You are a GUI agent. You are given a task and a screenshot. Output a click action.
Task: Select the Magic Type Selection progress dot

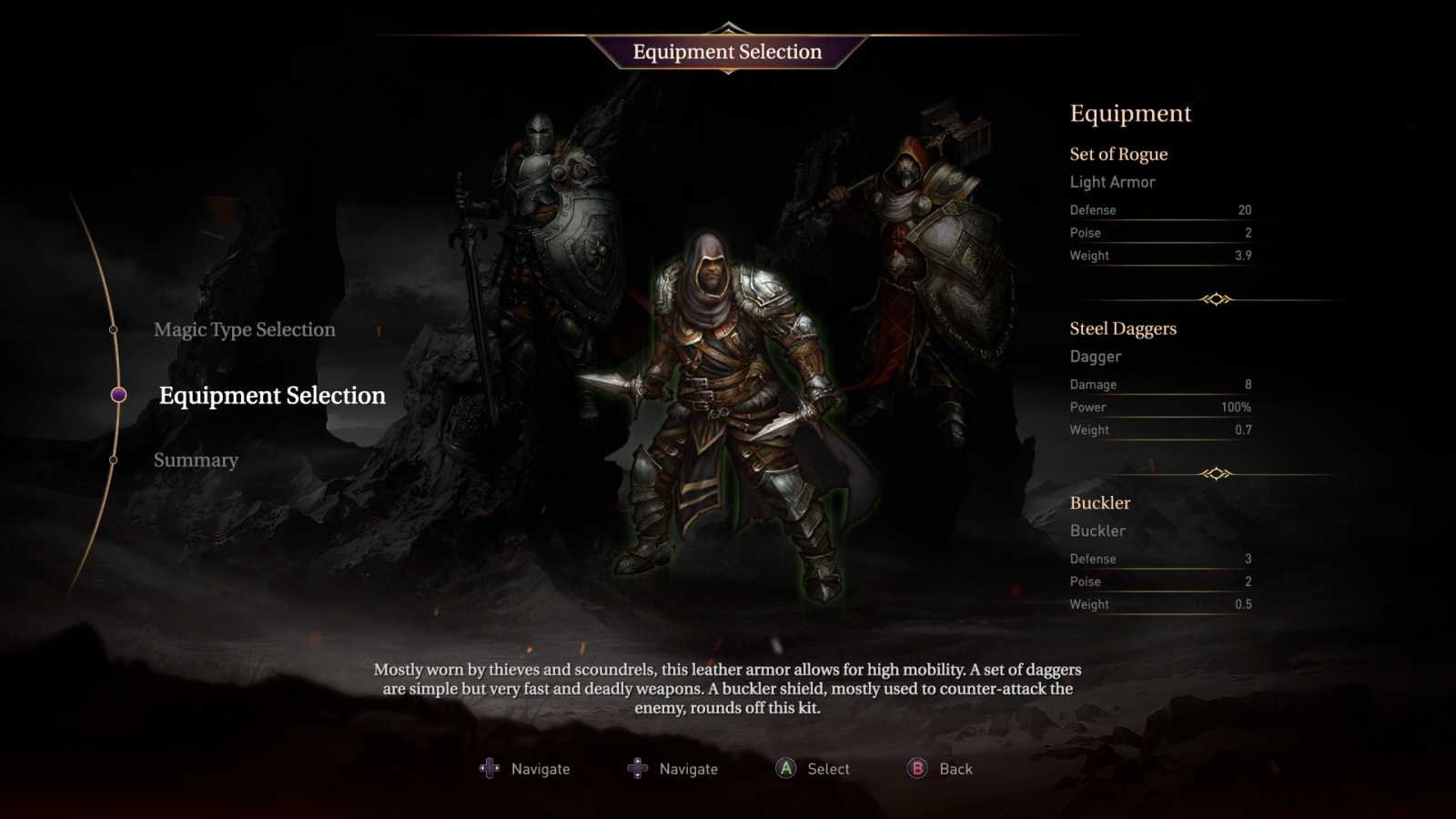113,329
